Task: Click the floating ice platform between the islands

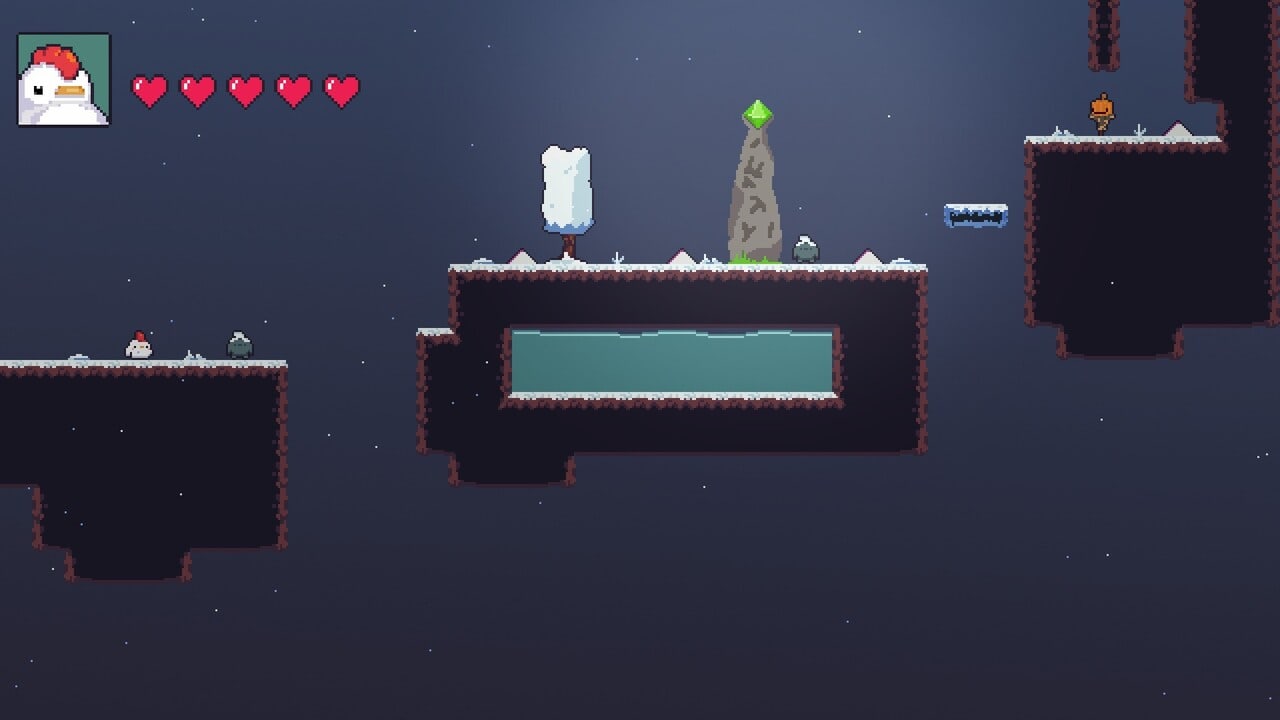Action: pyautogui.click(x=976, y=213)
